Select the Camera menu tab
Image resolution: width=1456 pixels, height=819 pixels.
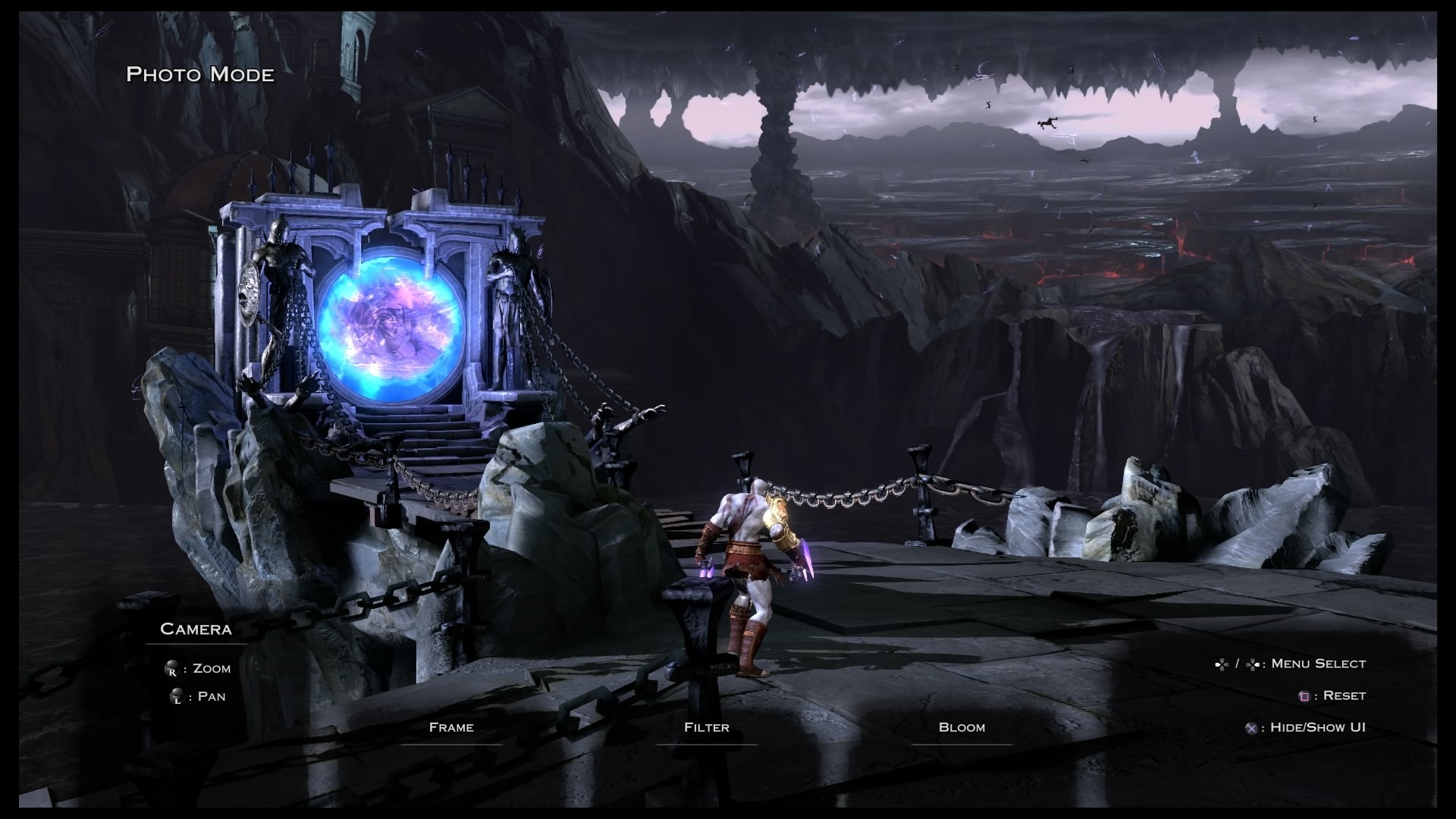click(x=196, y=629)
